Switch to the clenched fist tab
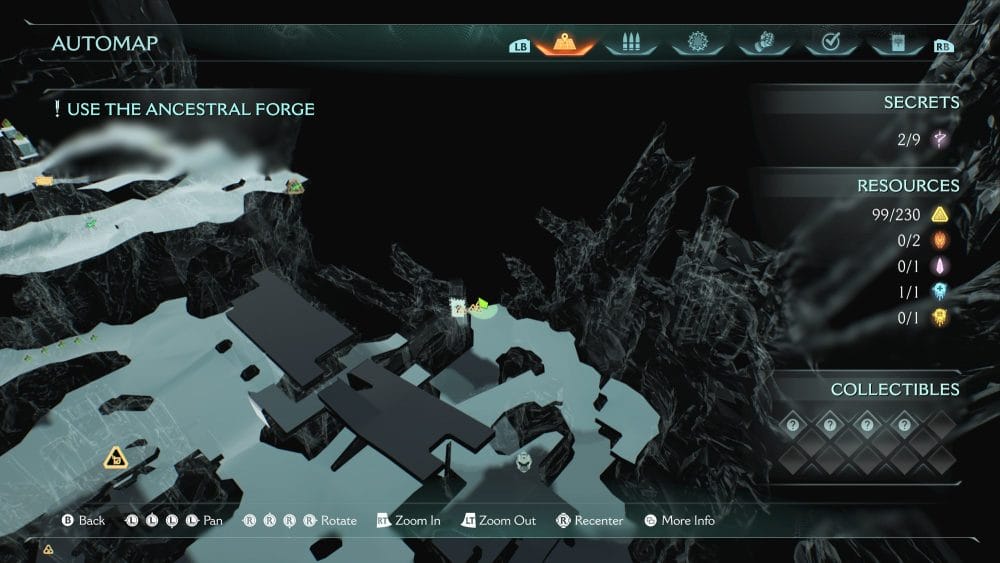The height and width of the screenshot is (563, 1000). pos(762,44)
